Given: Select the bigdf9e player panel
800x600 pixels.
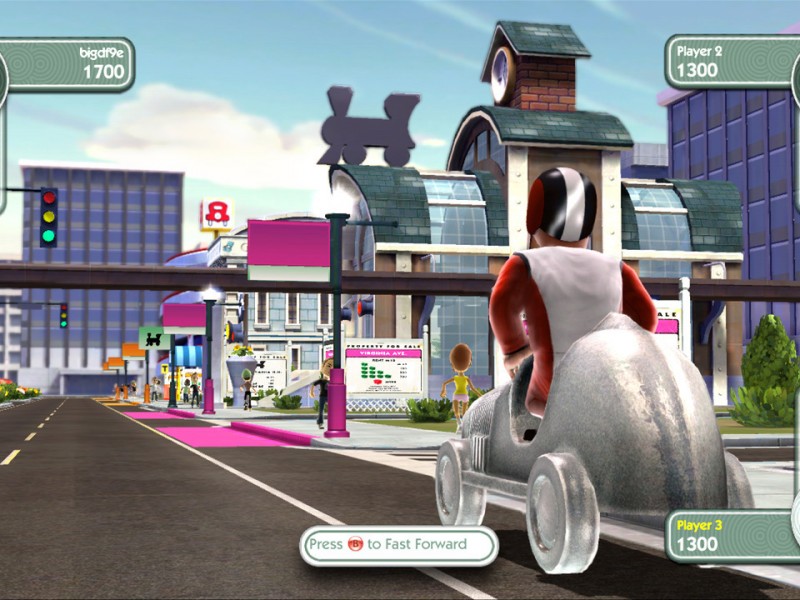Looking at the screenshot, I should point(68,63).
